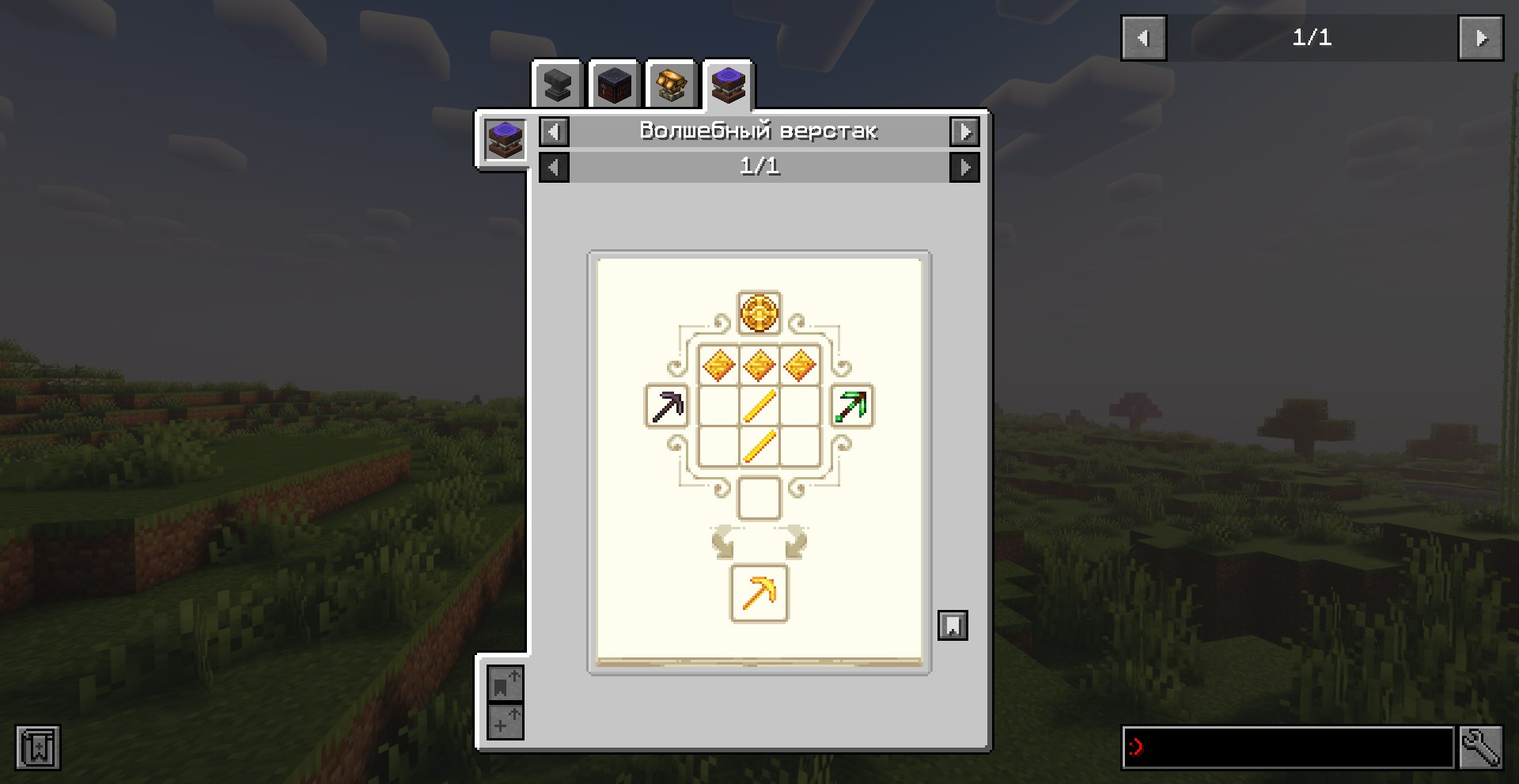The image size is (1519, 784).
Task: Click the green pickaxe input slot
Action: coord(851,407)
